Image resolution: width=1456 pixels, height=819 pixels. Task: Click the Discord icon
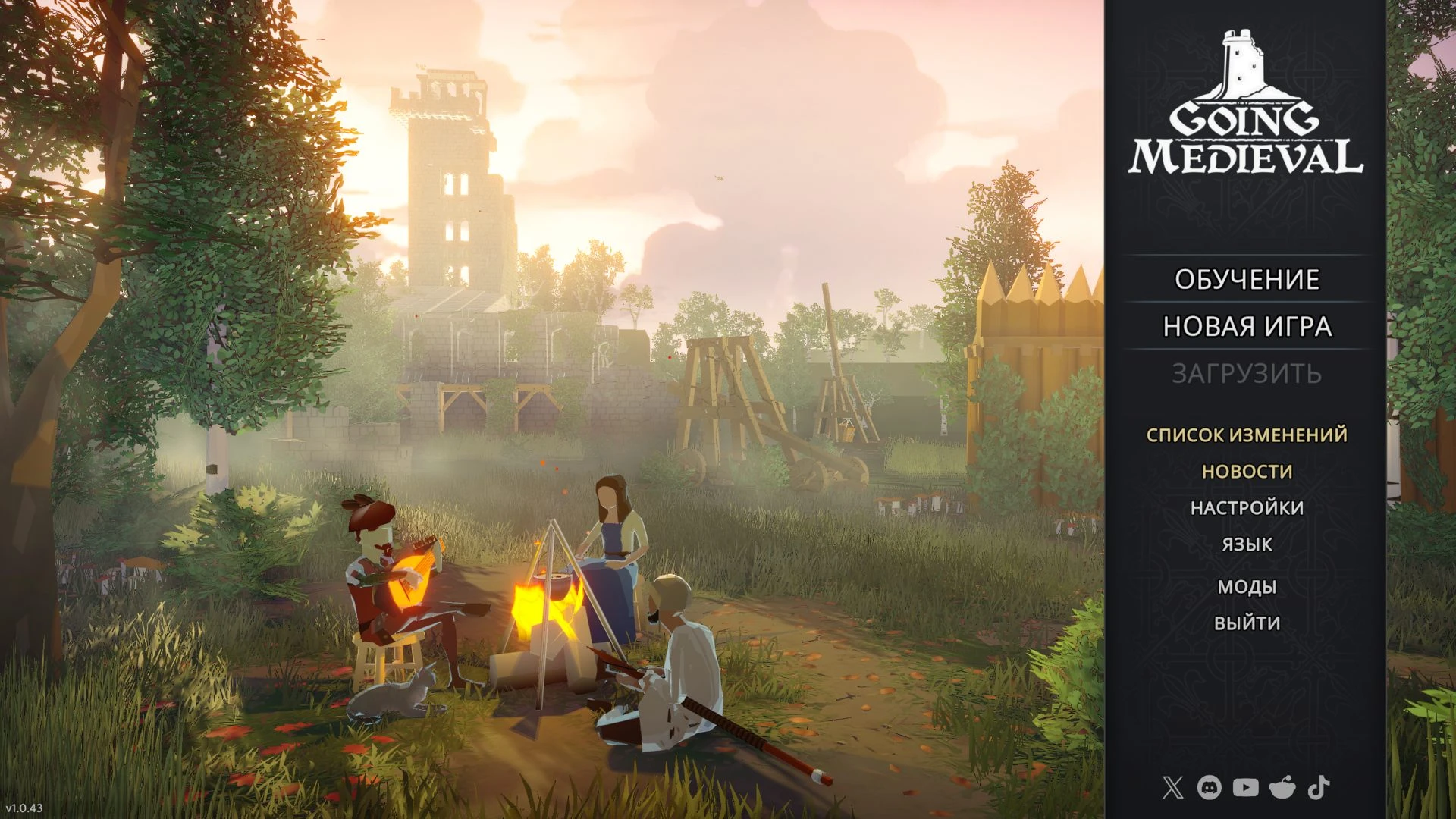pos(1209,788)
